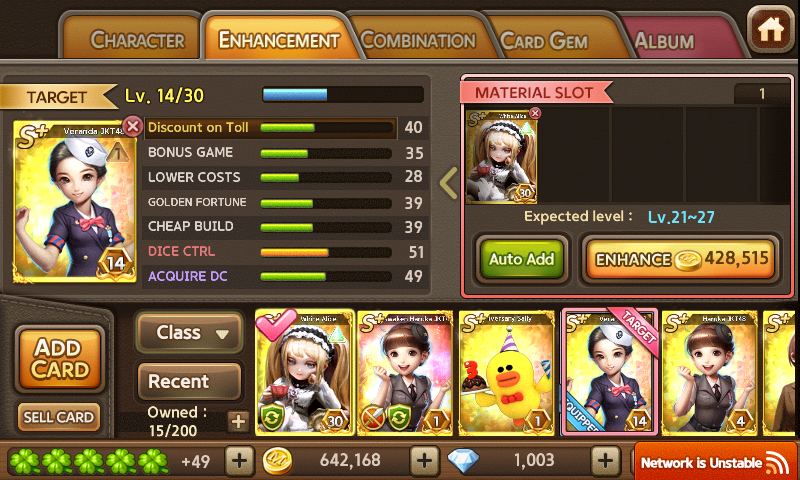Purchase diamonds via the plus button
Viewport: 800px width, 480px height.
click(604, 461)
